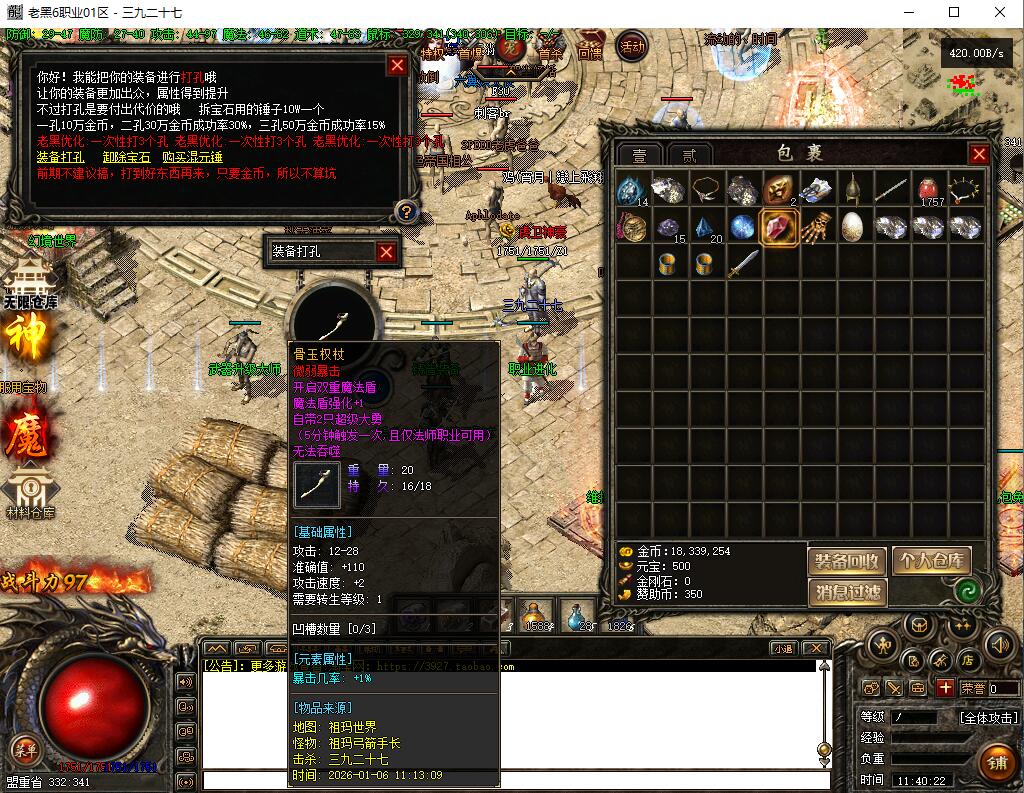1024x793 pixels.
Task: Open the 铺 stall button
Action: 996,763
